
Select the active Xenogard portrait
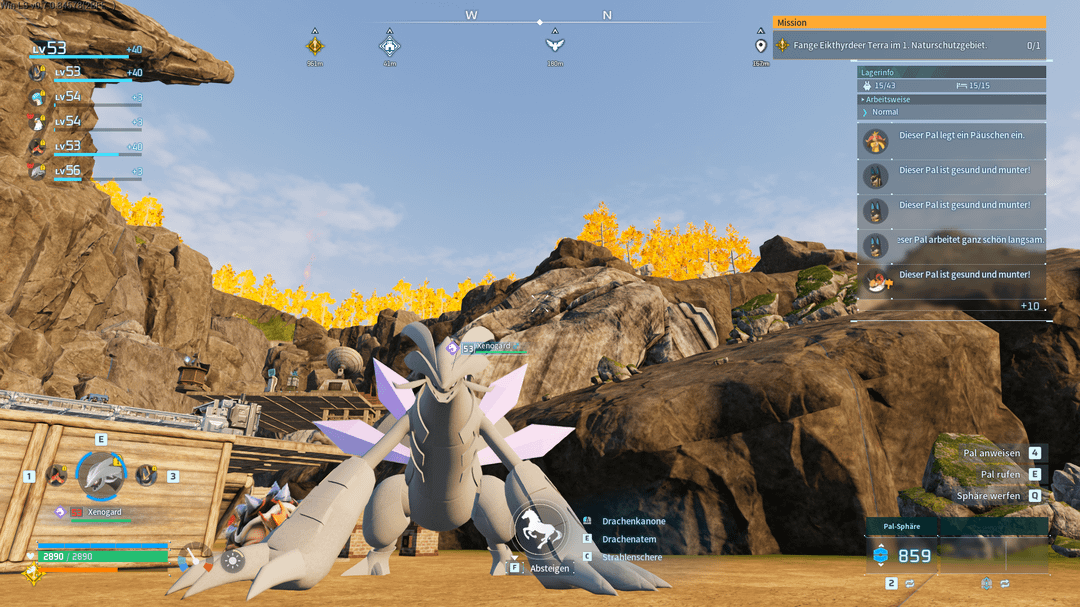pos(101,475)
